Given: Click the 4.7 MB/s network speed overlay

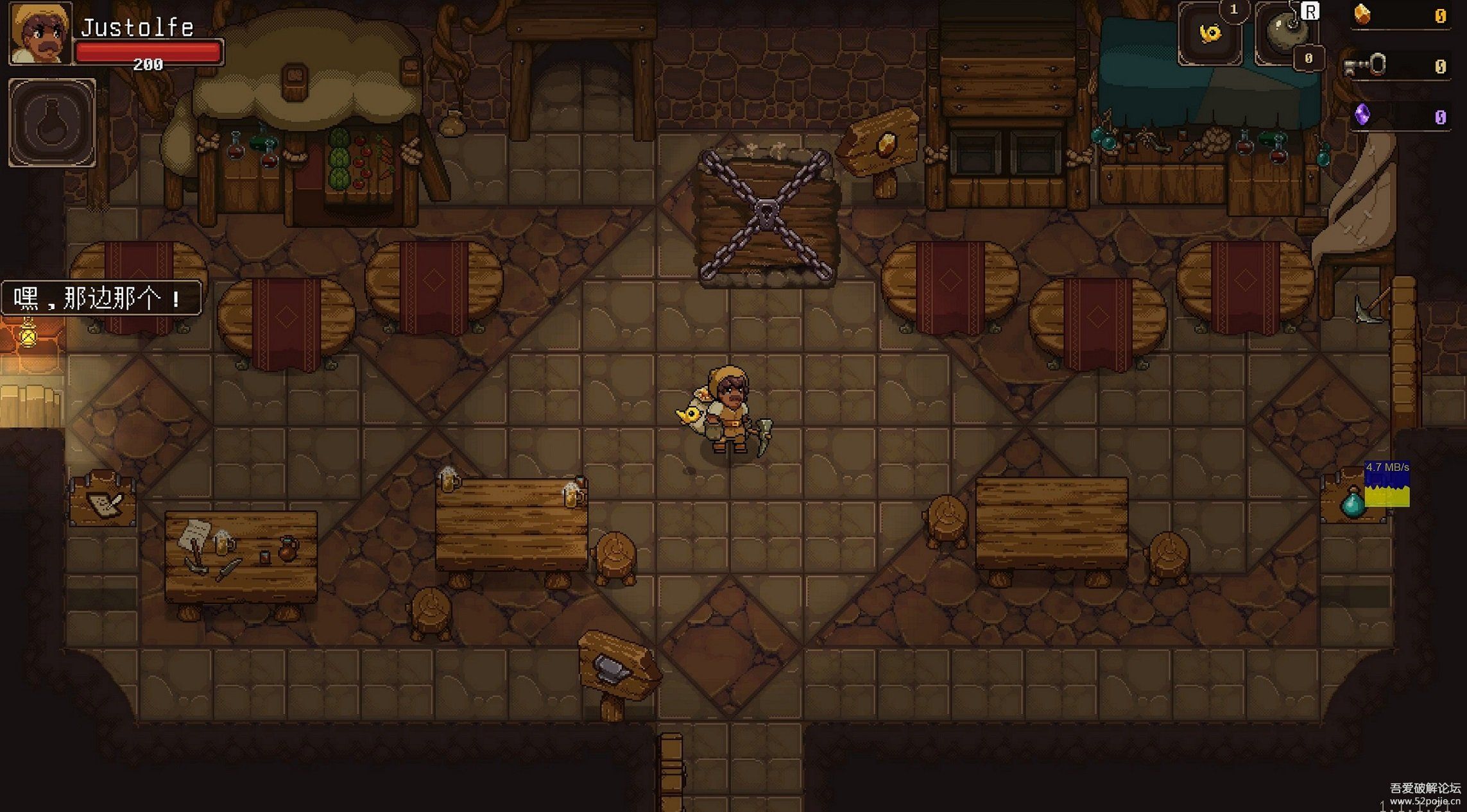Looking at the screenshot, I should coord(1387,484).
